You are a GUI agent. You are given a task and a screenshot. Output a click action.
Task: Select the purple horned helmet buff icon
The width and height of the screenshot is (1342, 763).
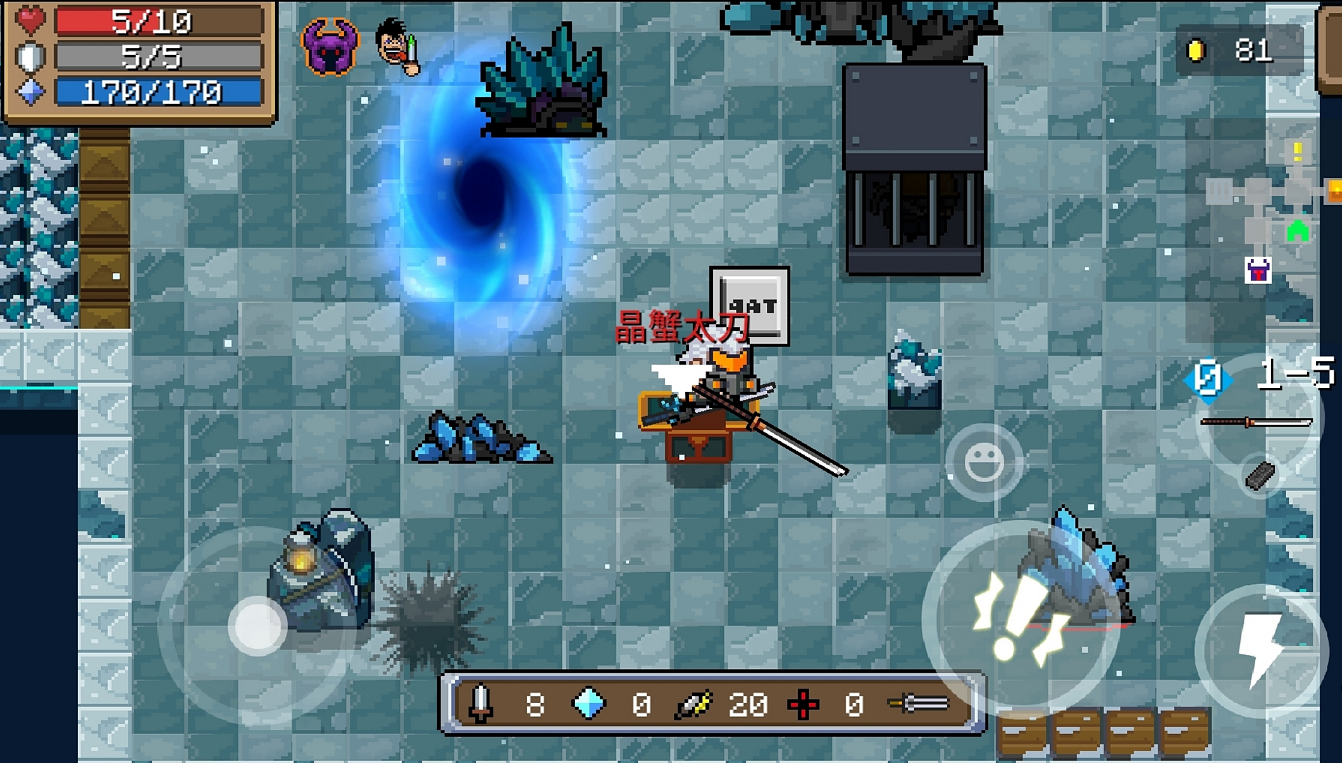pos(329,47)
